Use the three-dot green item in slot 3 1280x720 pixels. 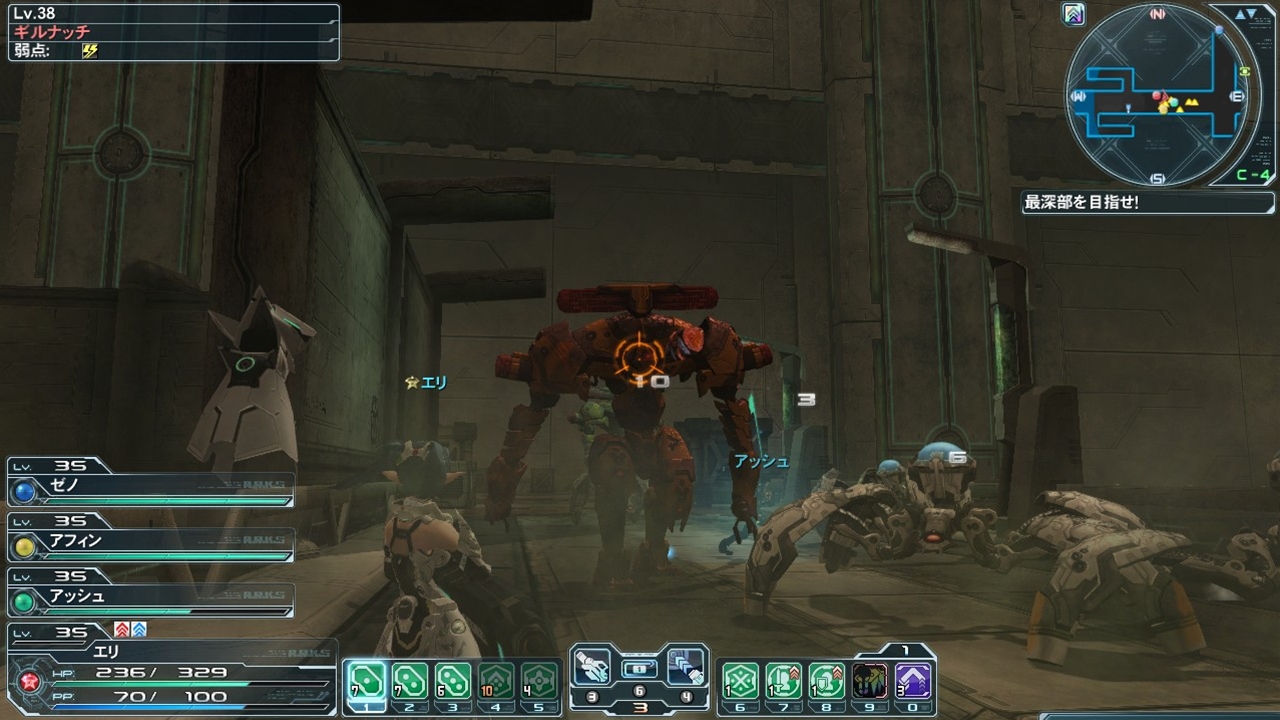(452, 681)
